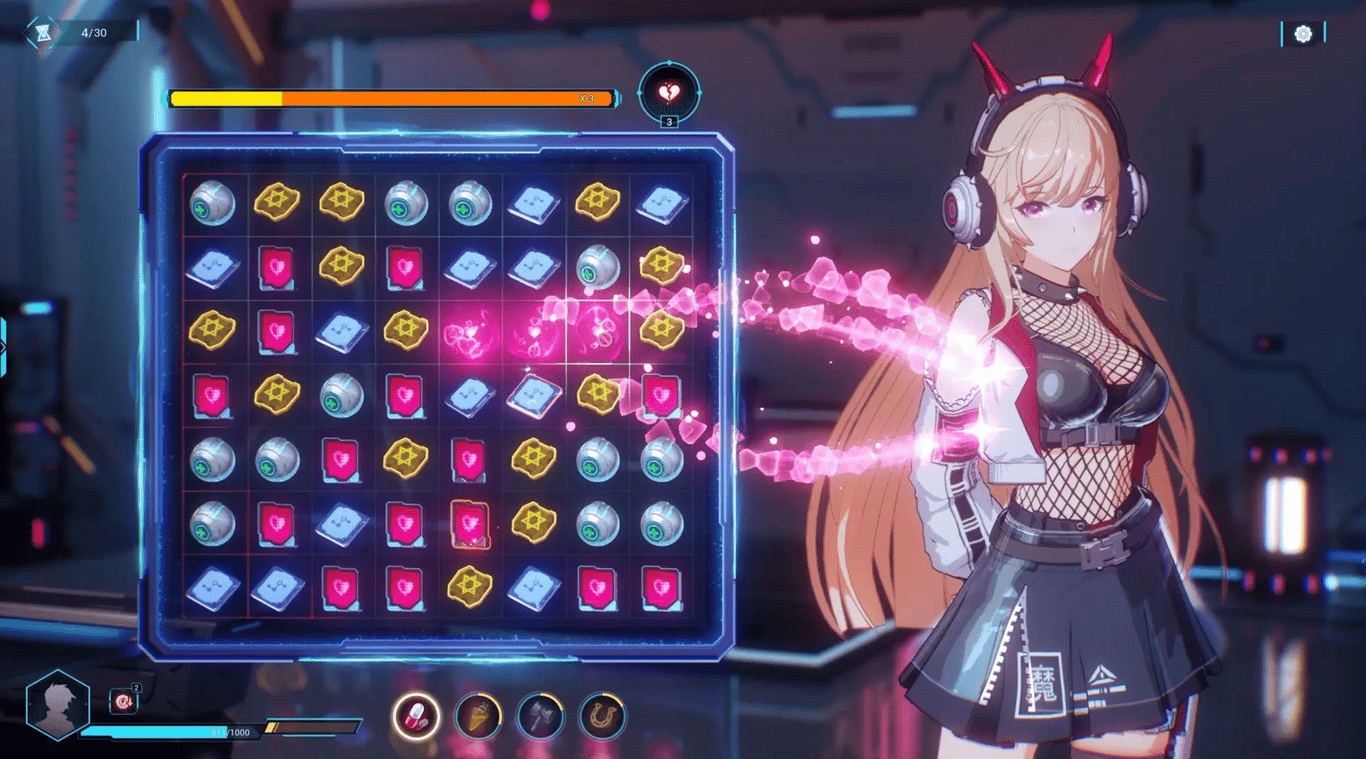
Task: Activate the red and white pill skill
Action: click(x=415, y=716)
